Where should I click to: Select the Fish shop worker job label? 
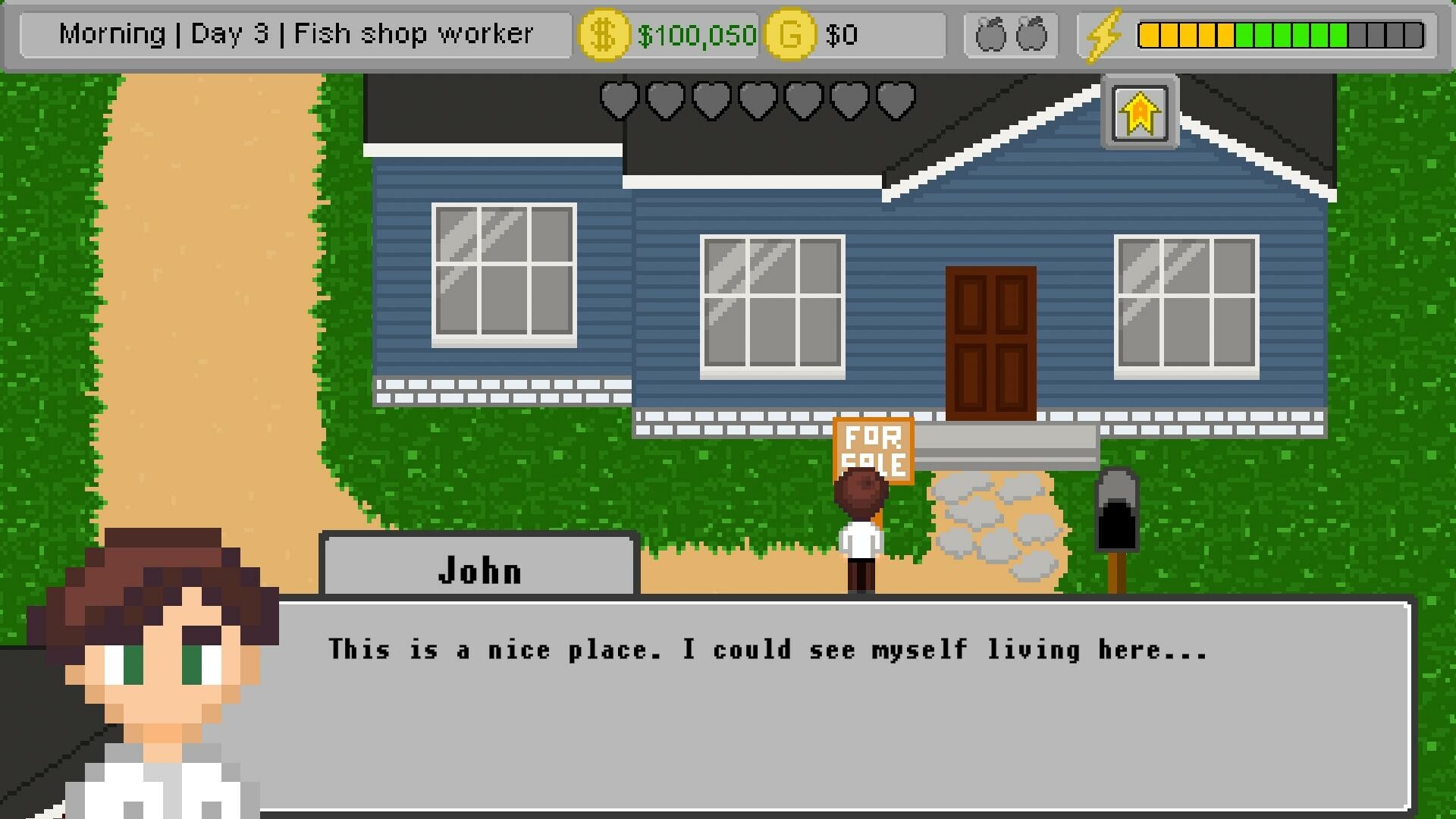pos(416,33)
